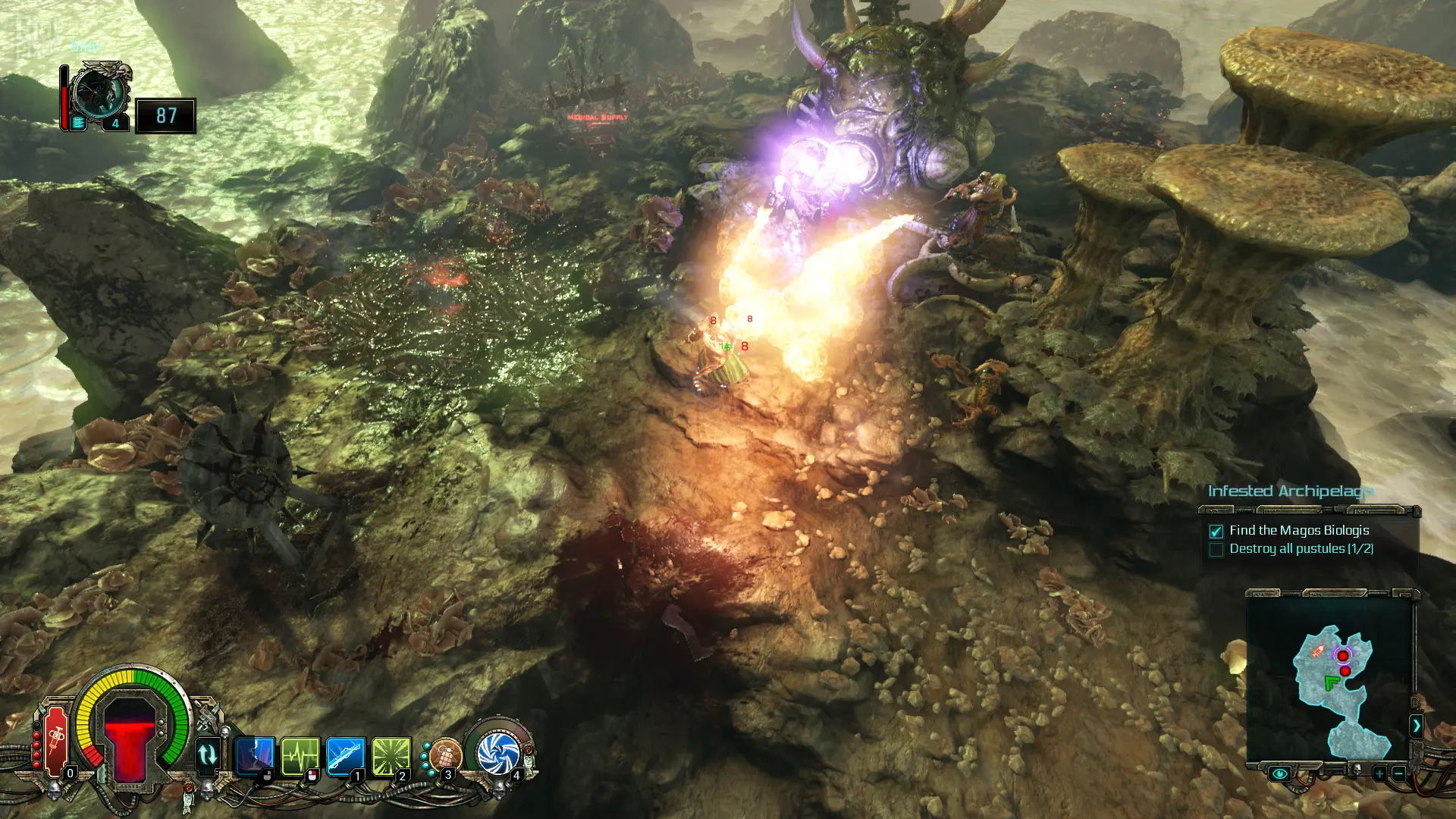The height and width of the screenshot is (819, 1456).
Task: Trigger the blue lightning blade skill
Action: 346,755
